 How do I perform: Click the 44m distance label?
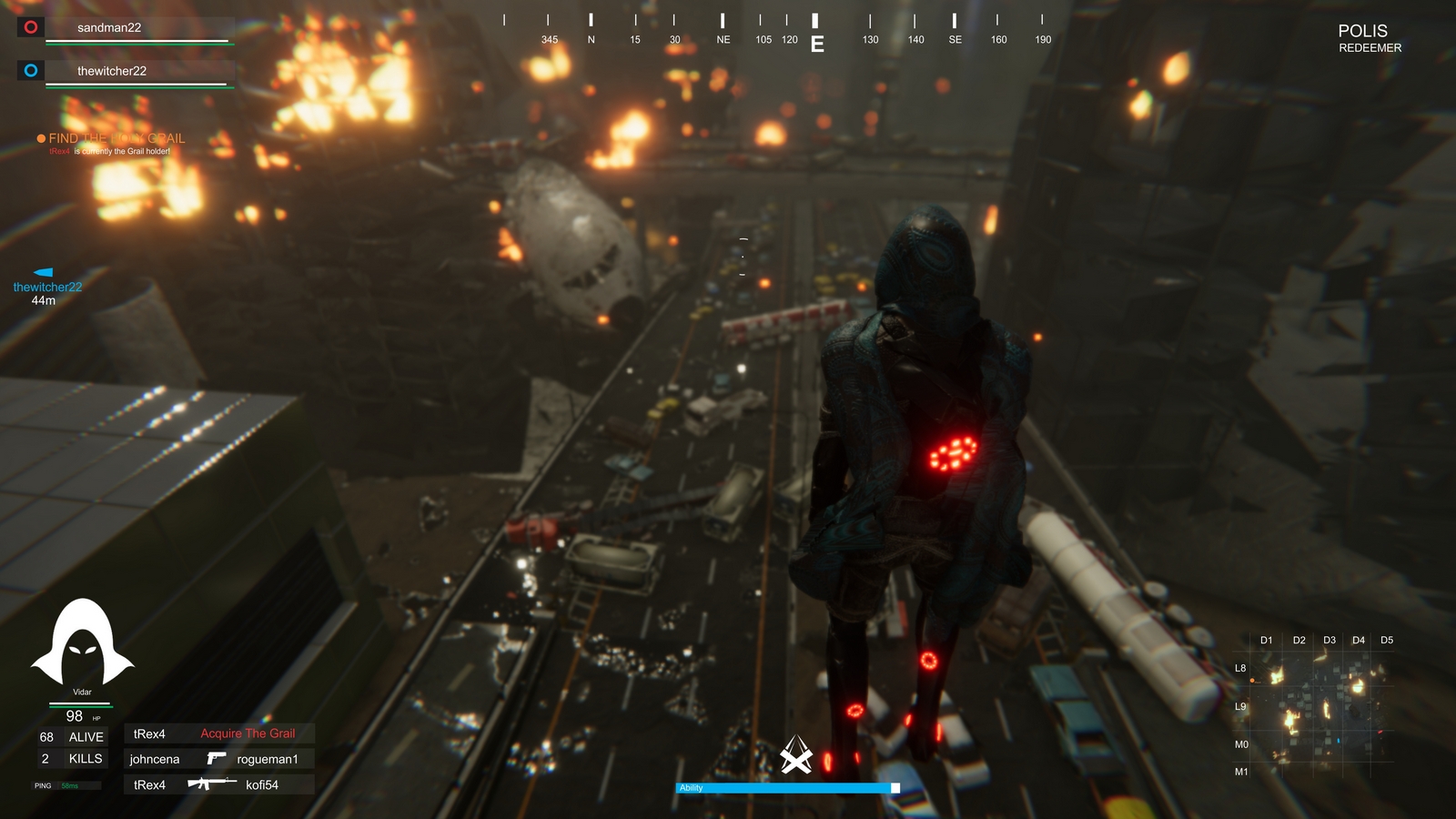(x=43, y=298)
